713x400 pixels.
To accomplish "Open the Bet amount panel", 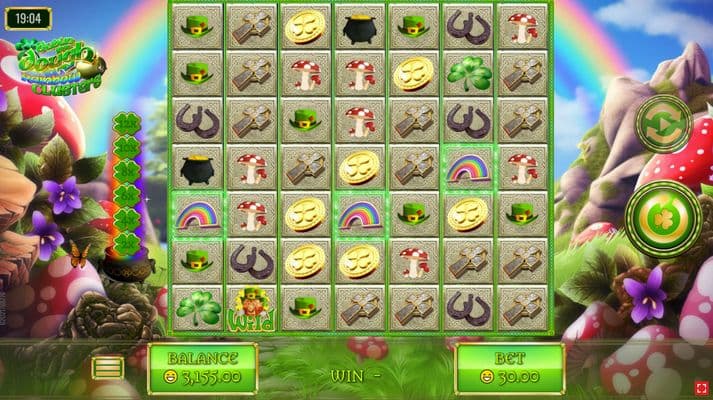I will tap(509, 368).
